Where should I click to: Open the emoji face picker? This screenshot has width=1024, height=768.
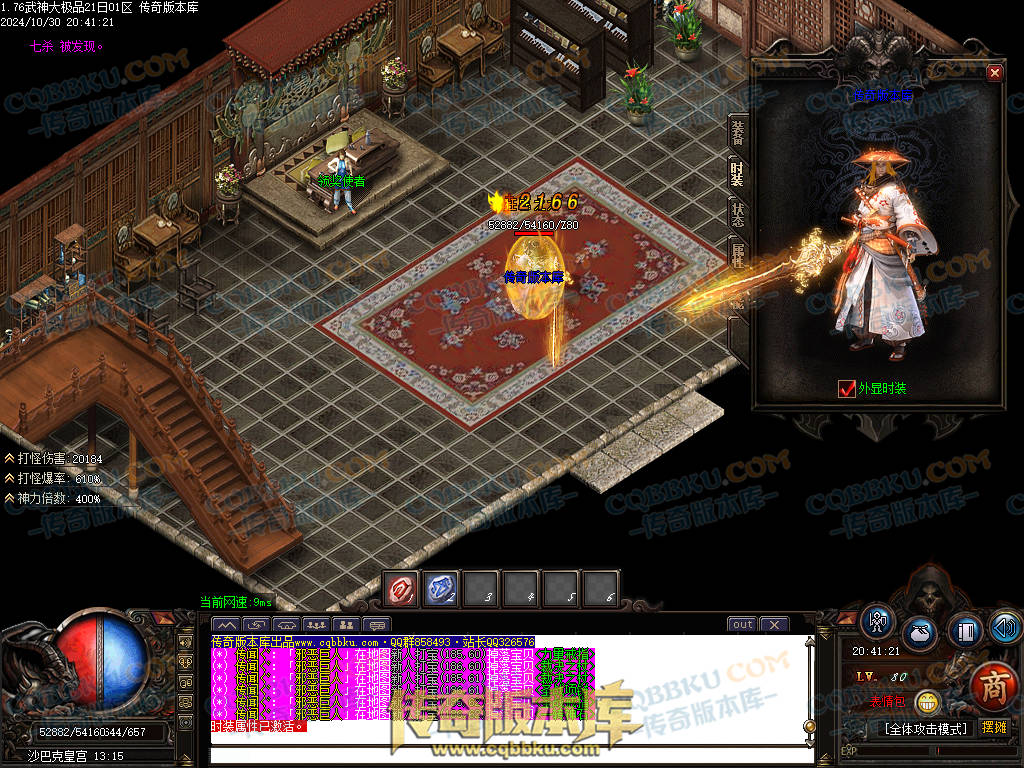click(x=928, y=703)
